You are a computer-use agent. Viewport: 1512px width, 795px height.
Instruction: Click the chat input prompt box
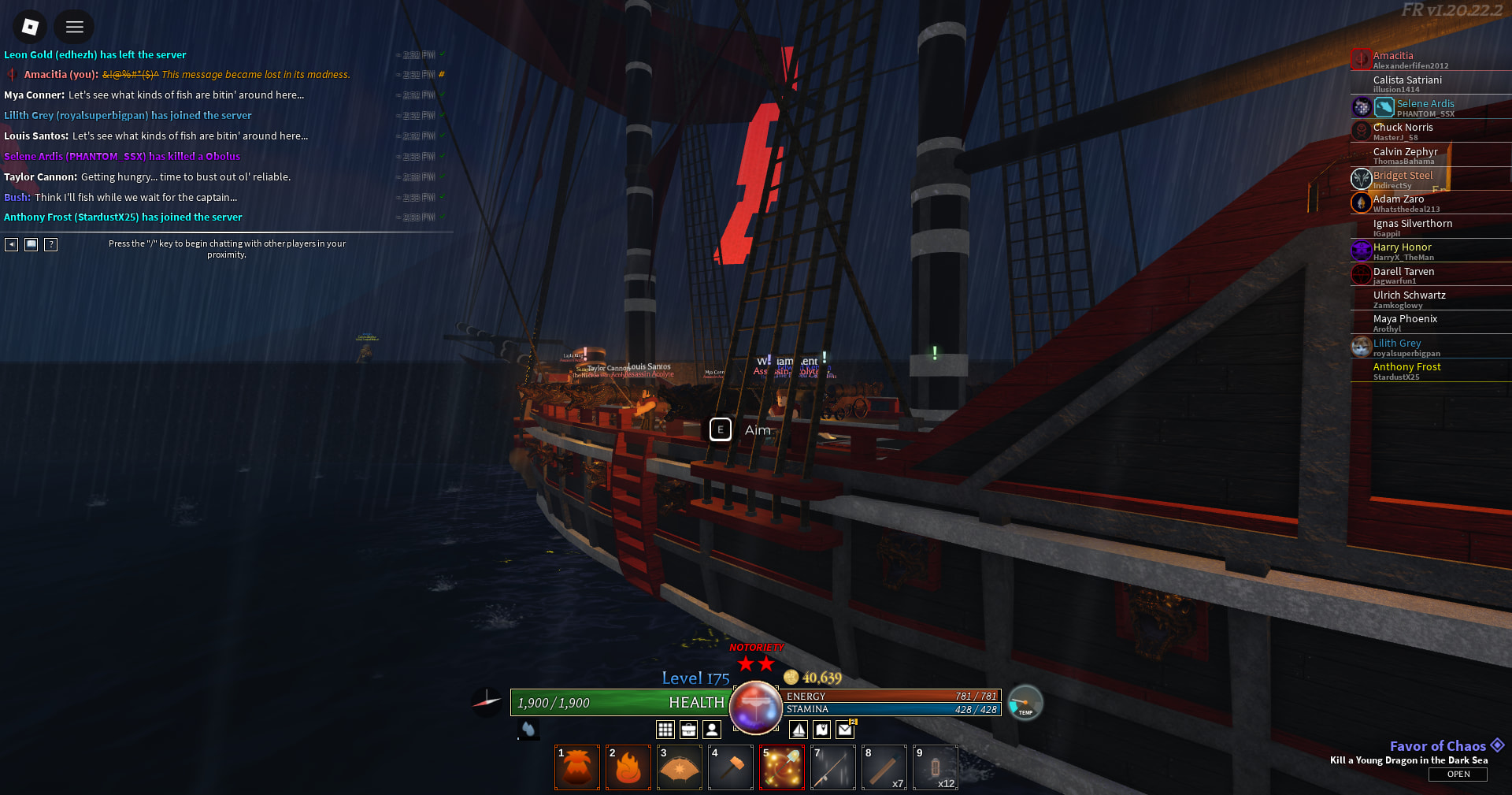[227, 248]
